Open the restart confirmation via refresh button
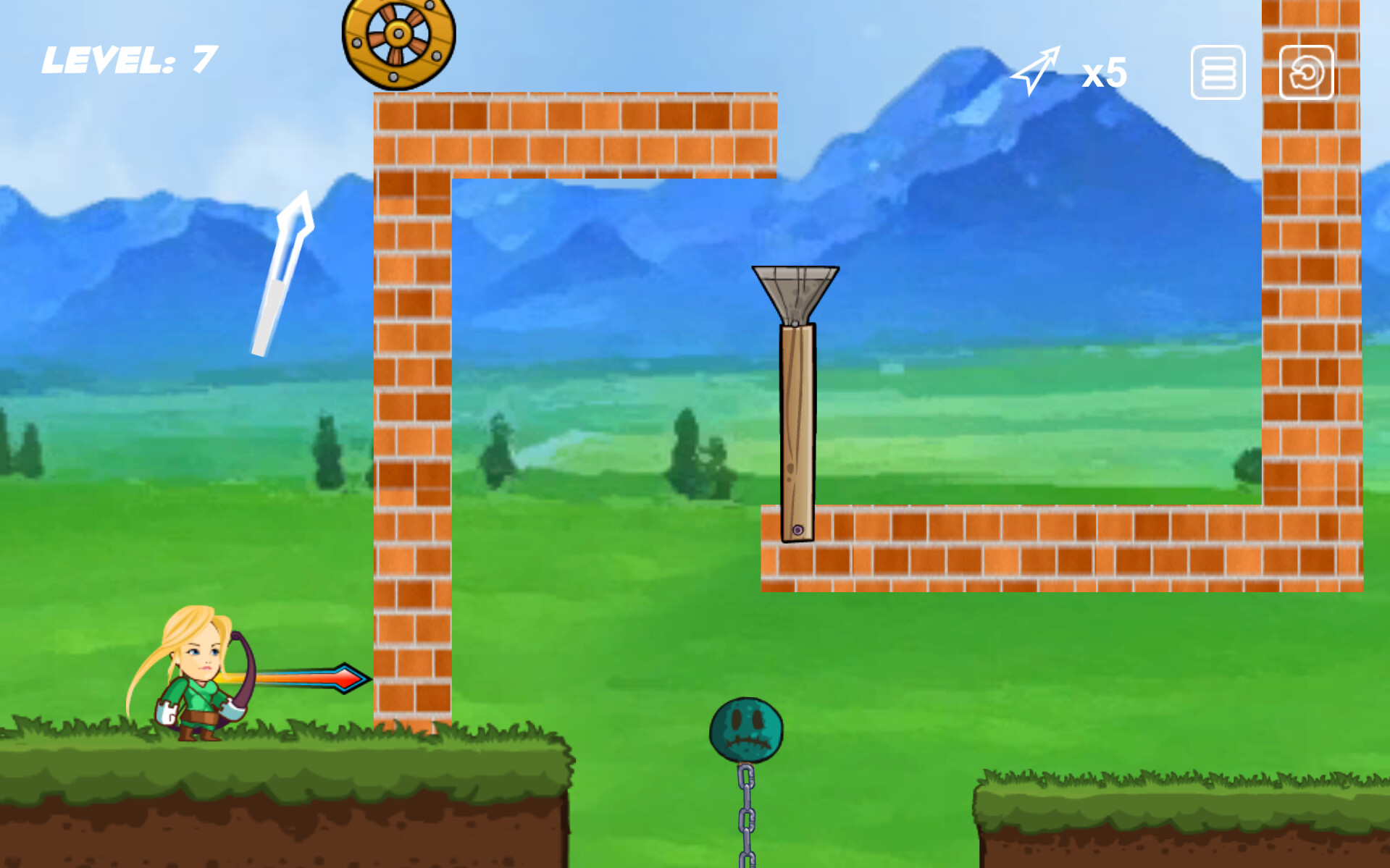This screenshot has width=1390, height=868. (1307, 72)
